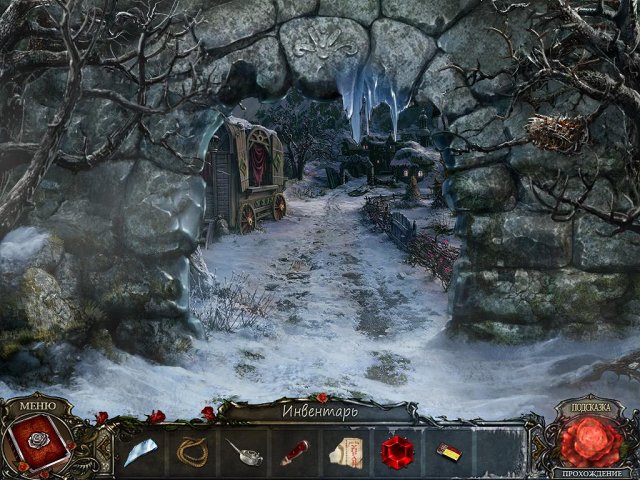The image size is (640, 480).
Task: Select the metal oil can item
Action: tap(244, 452)
